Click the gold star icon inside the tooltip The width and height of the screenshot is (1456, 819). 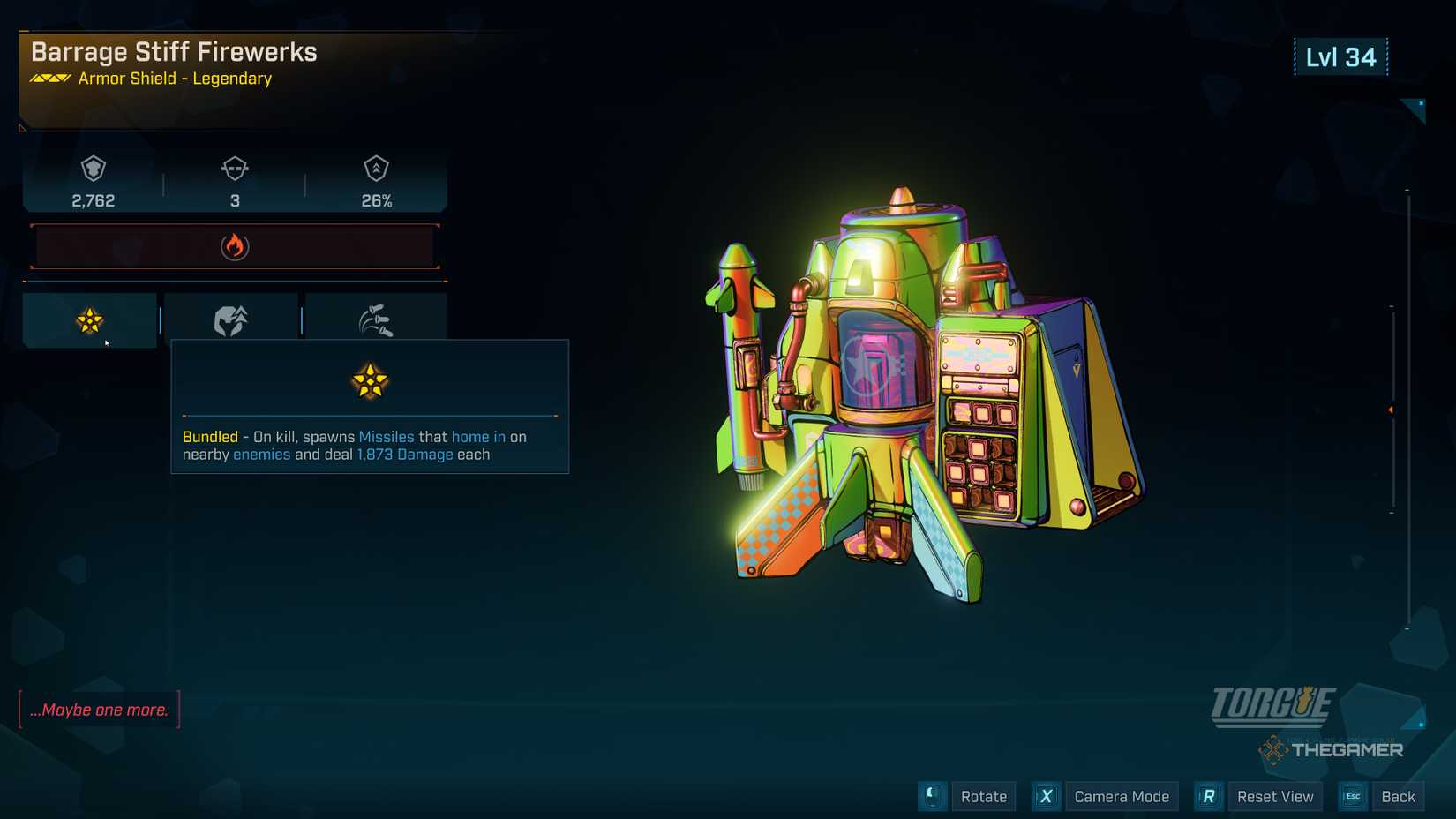[370, 381]
